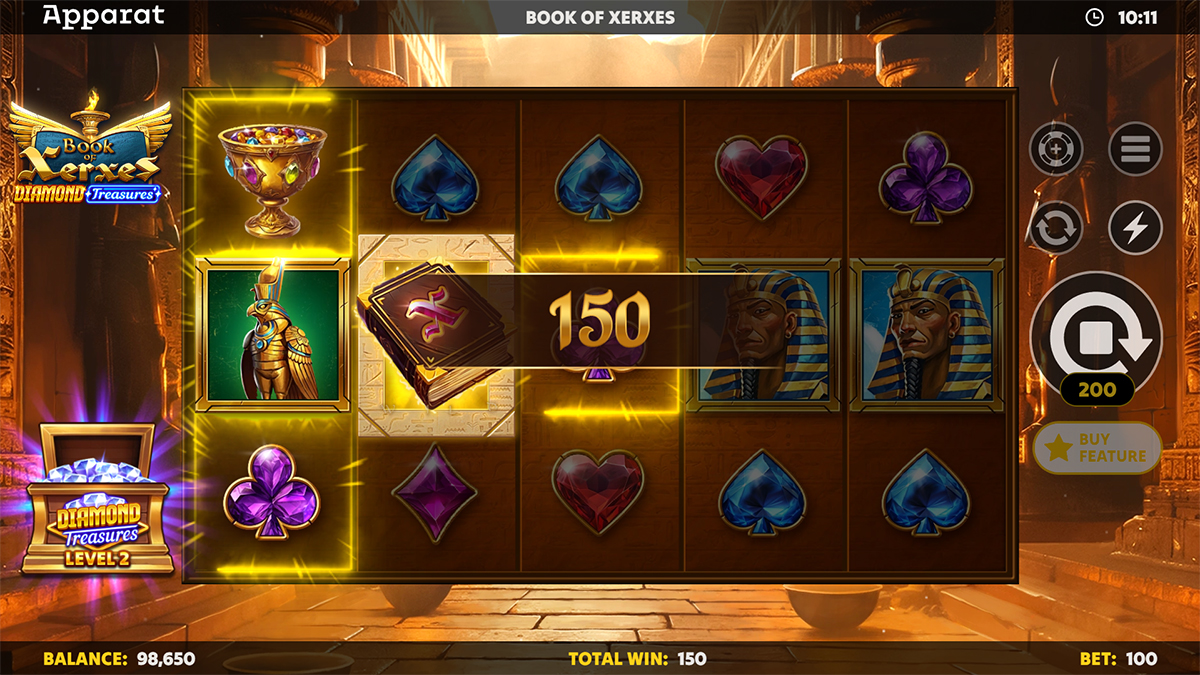The width and height of the screenshot is (1200, 675).
Task: Open the Buy Feature panel
Action: coord(1097,448)
